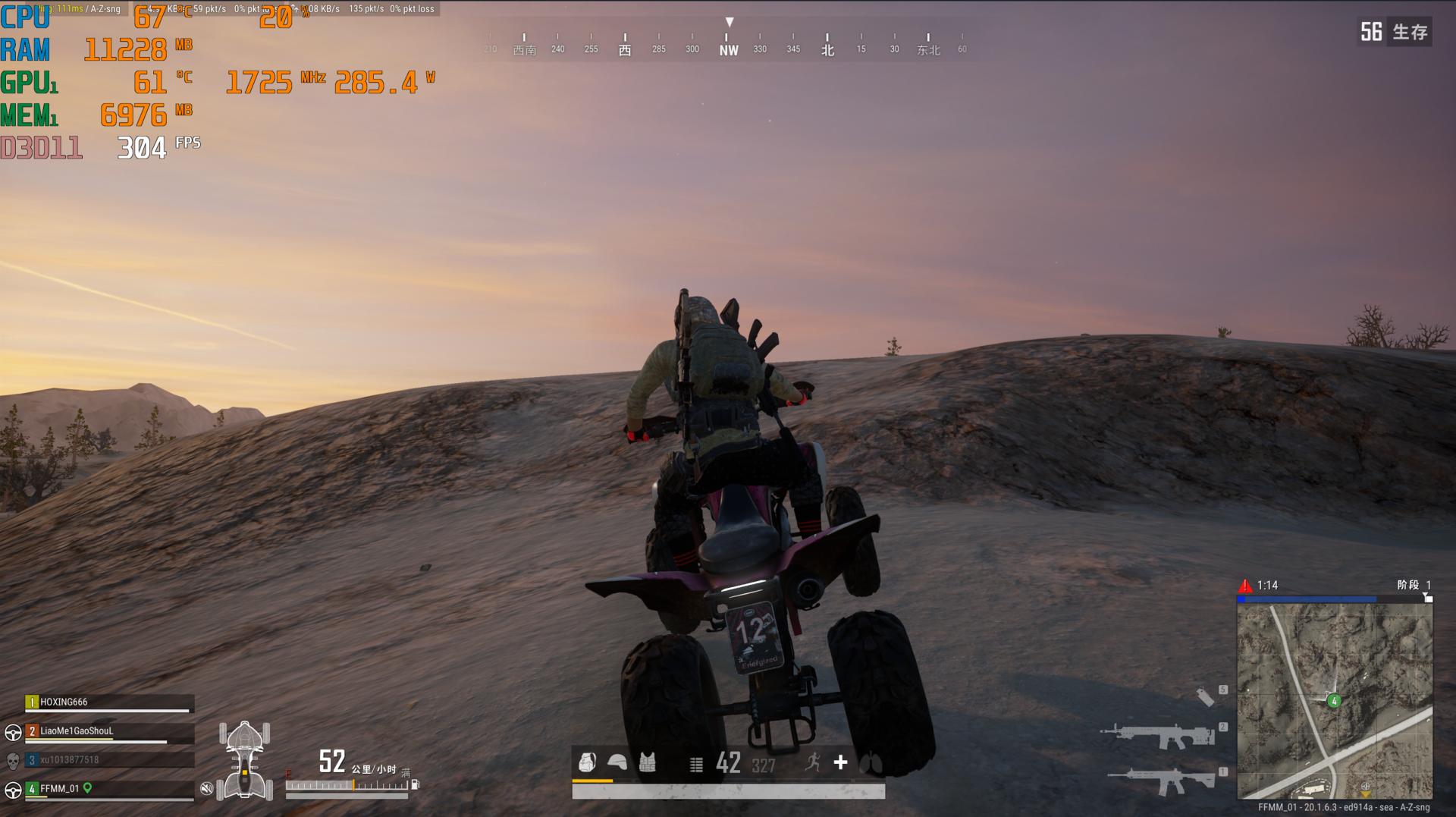The width and height of the screenshot is (1456, 817).
Task: Click the helmet status icon
Action: click(x=617, y=762)
